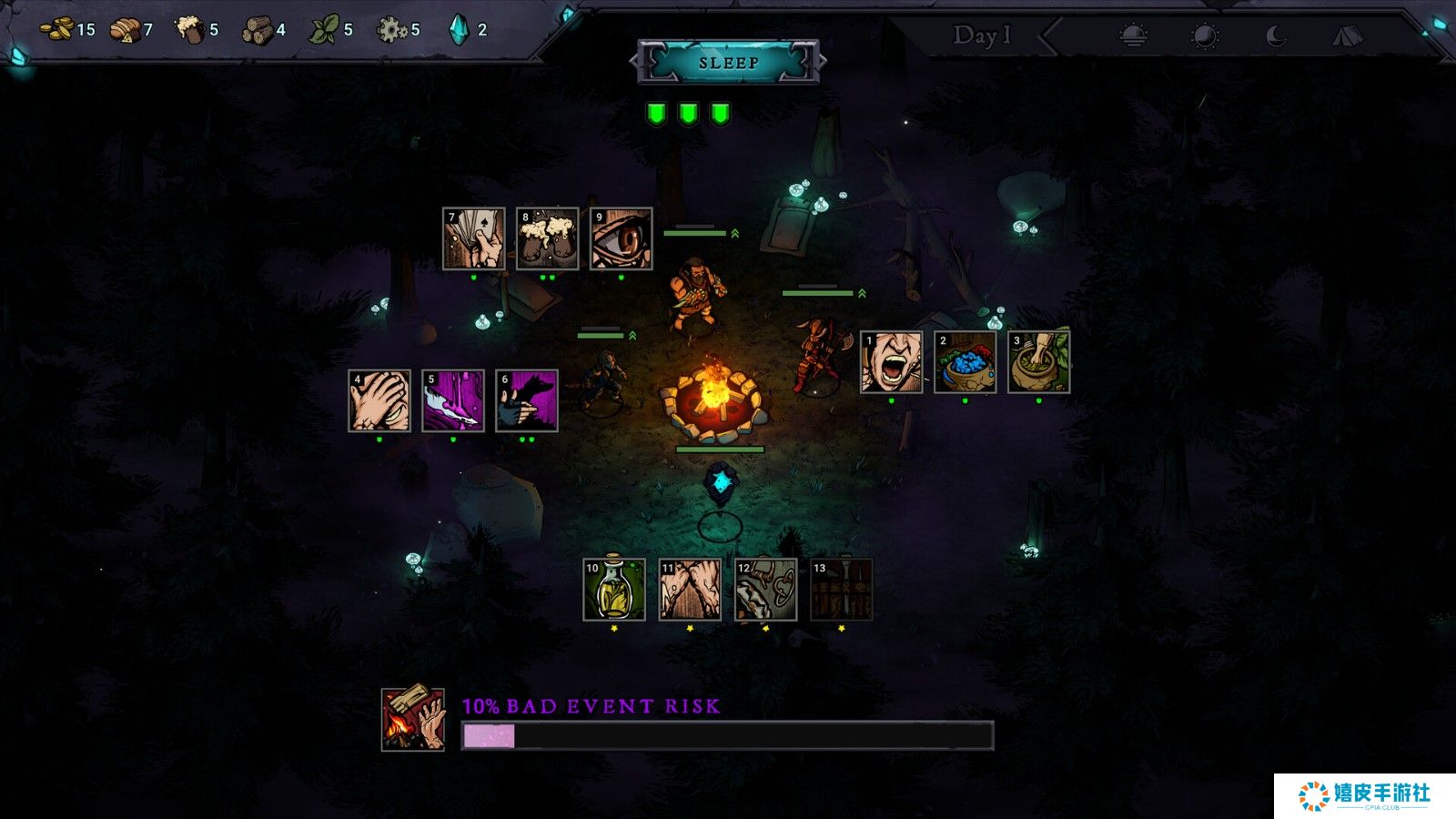Select the bandaged hands camp skill
Image resolution: width=1456 pixels, height=819 pixels.
(x=690, y=590)
